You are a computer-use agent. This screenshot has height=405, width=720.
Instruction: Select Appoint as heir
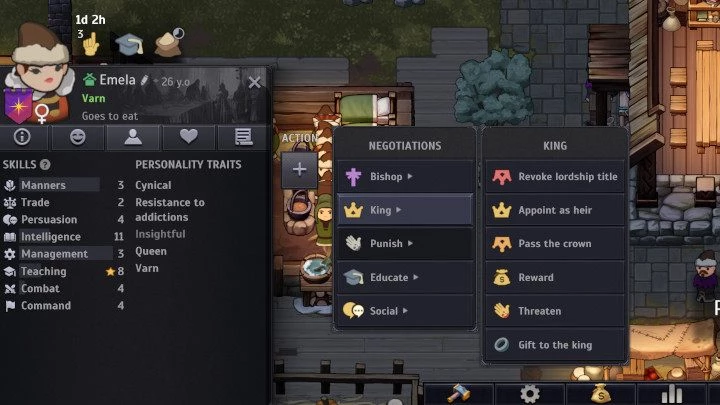click(x=555, y=210)
